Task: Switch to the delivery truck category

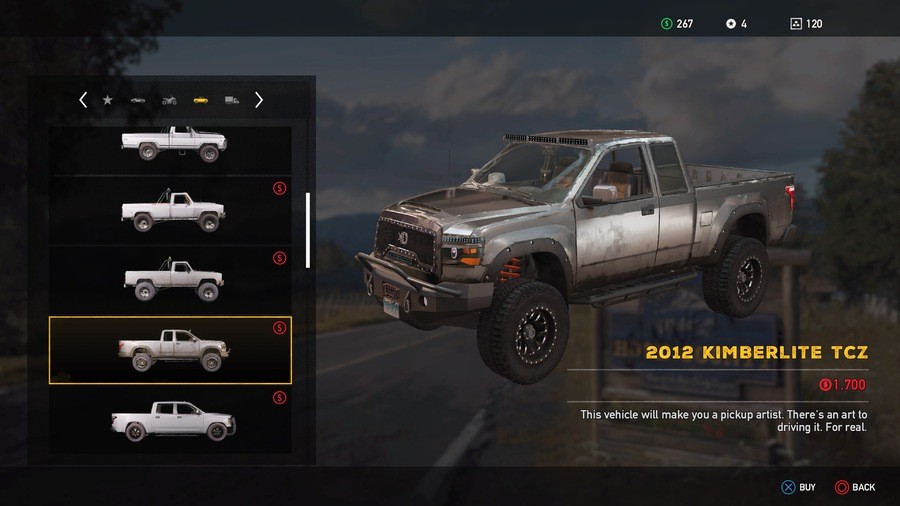Action: point(231,100)
